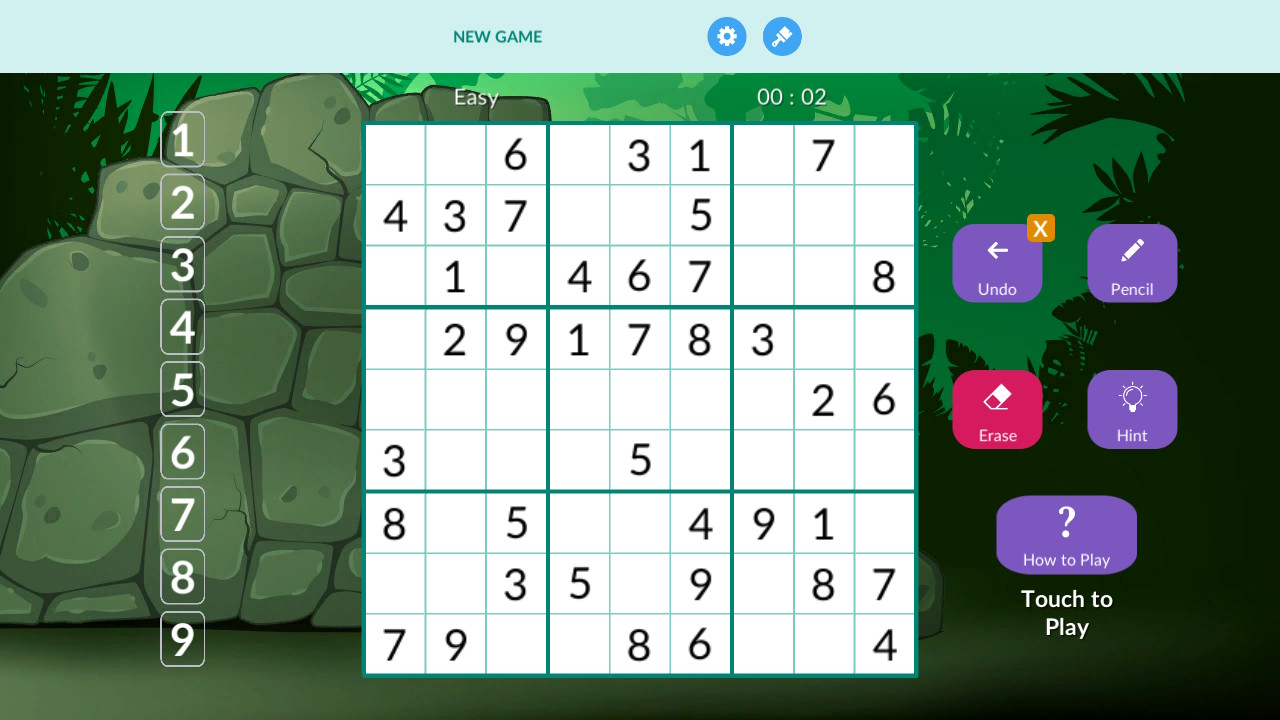Viewport: 1280px width, 720px height.
Task: Open the game settings gear
Action: pos(727,36)
